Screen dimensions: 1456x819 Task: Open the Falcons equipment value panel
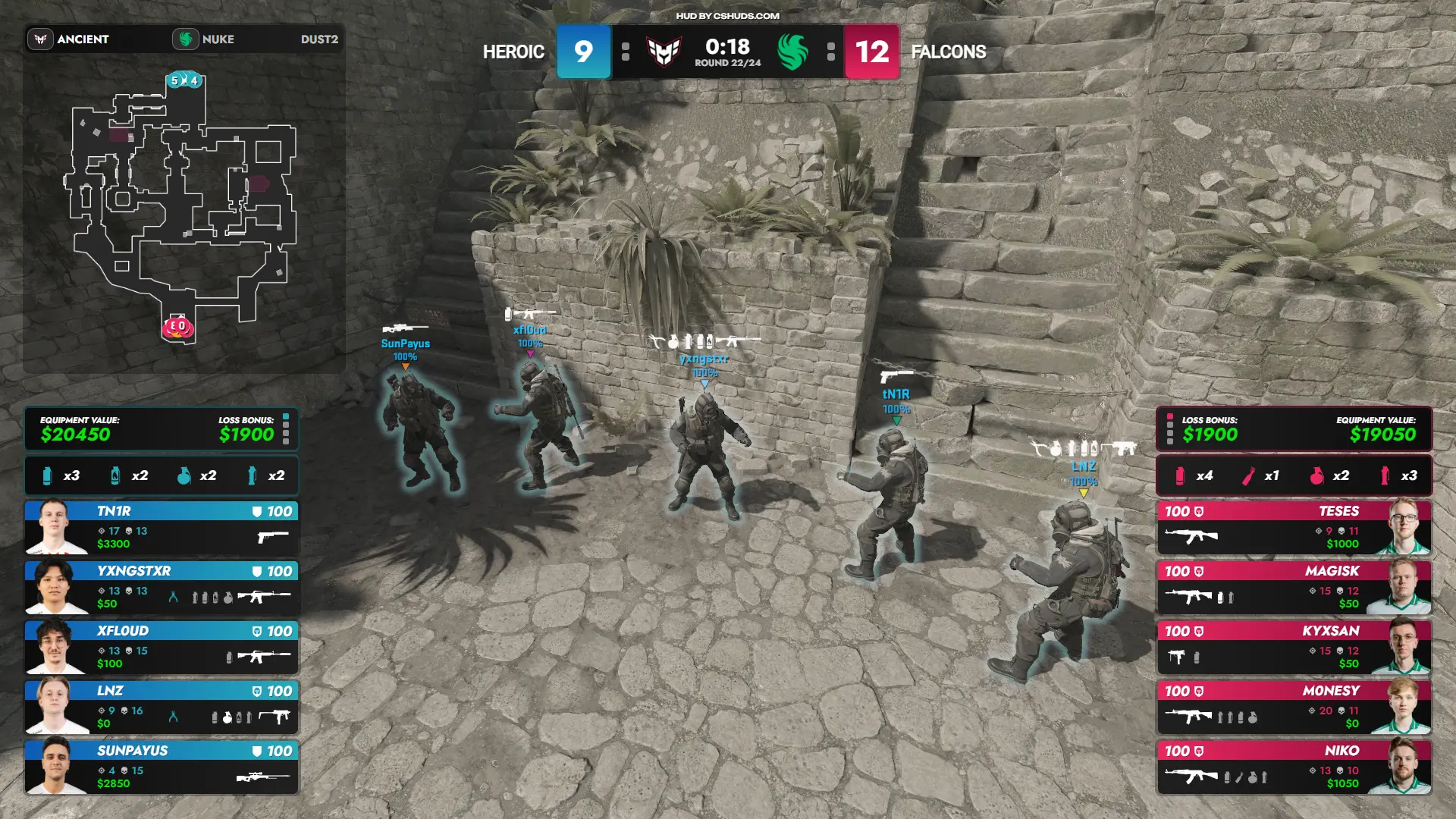tap(1294, 429)
